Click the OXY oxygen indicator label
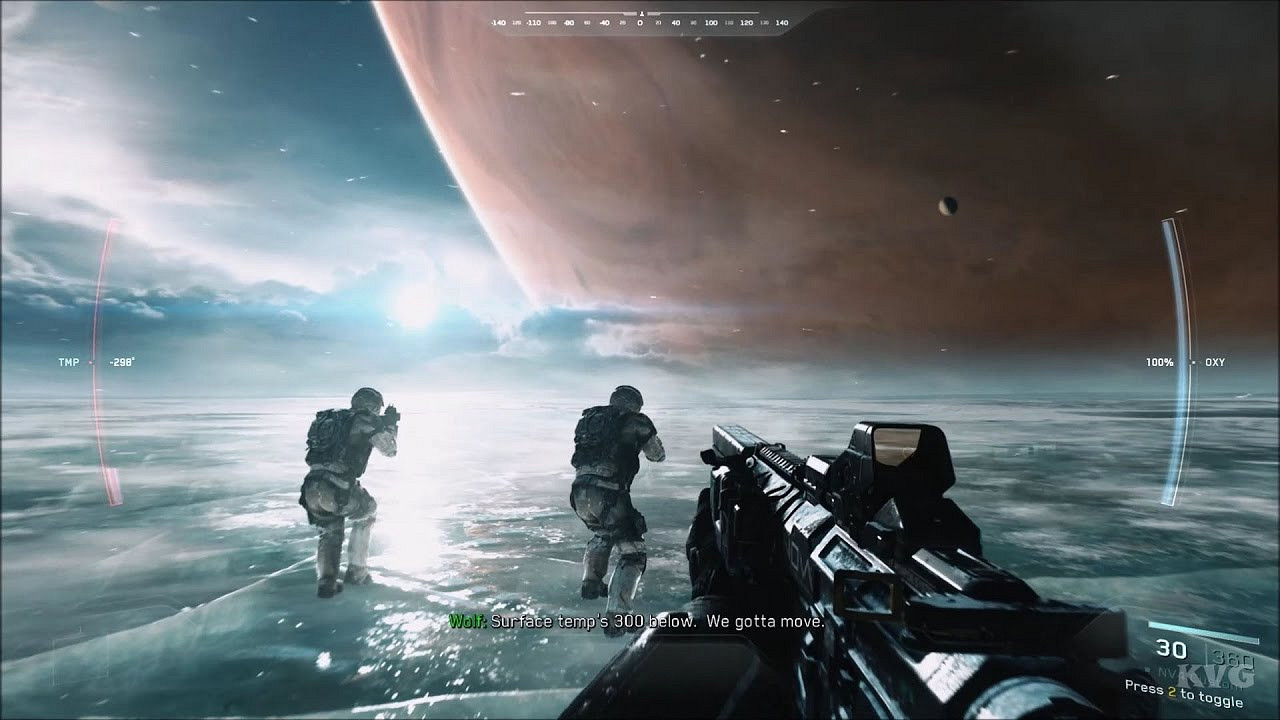 [x=1213, y=362]
